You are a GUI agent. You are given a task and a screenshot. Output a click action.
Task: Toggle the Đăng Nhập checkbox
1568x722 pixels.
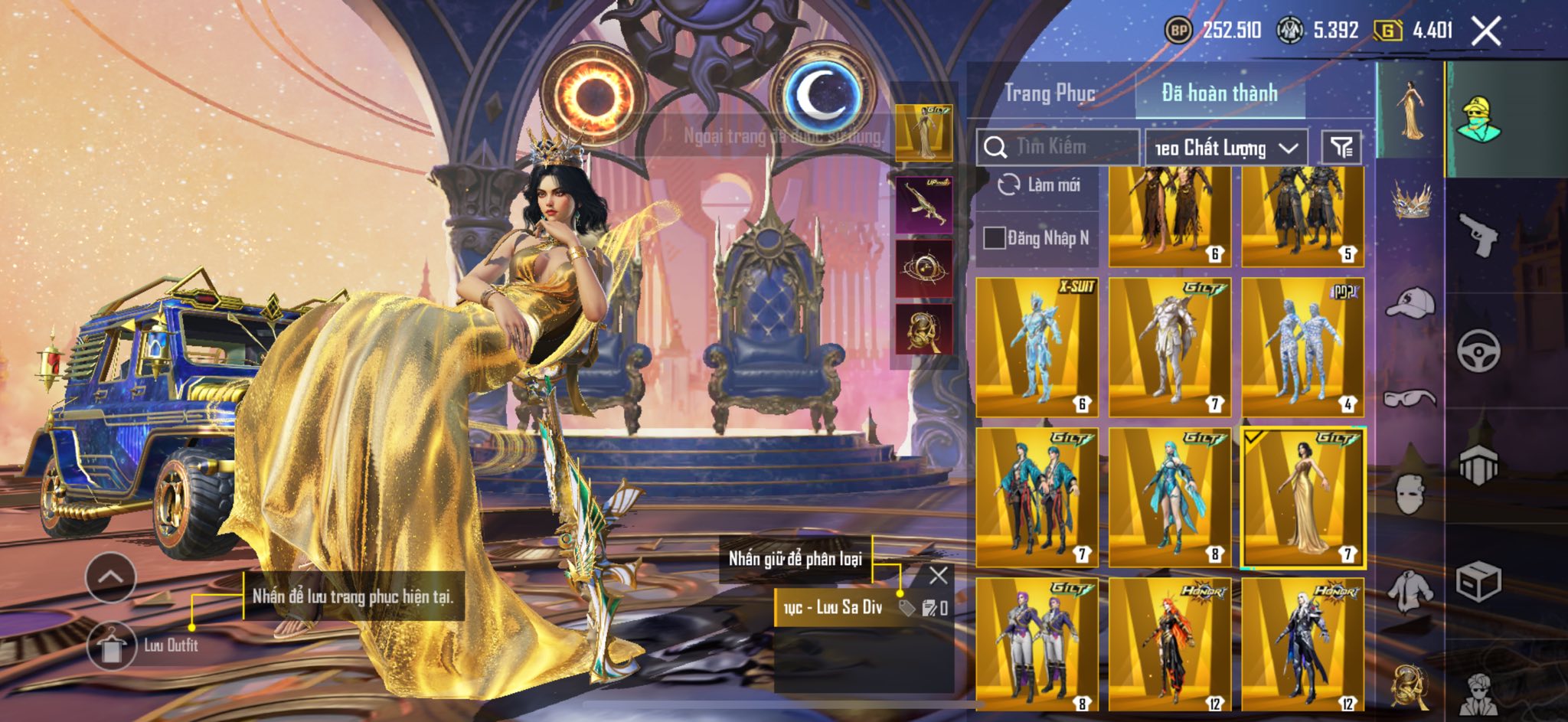(994, 238)
